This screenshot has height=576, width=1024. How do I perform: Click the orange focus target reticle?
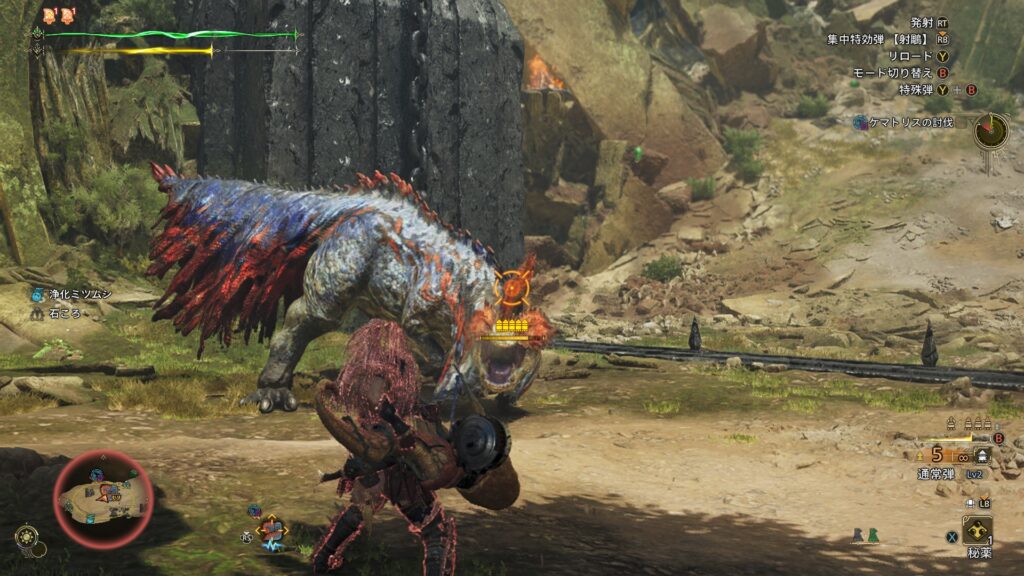[512, 287]
